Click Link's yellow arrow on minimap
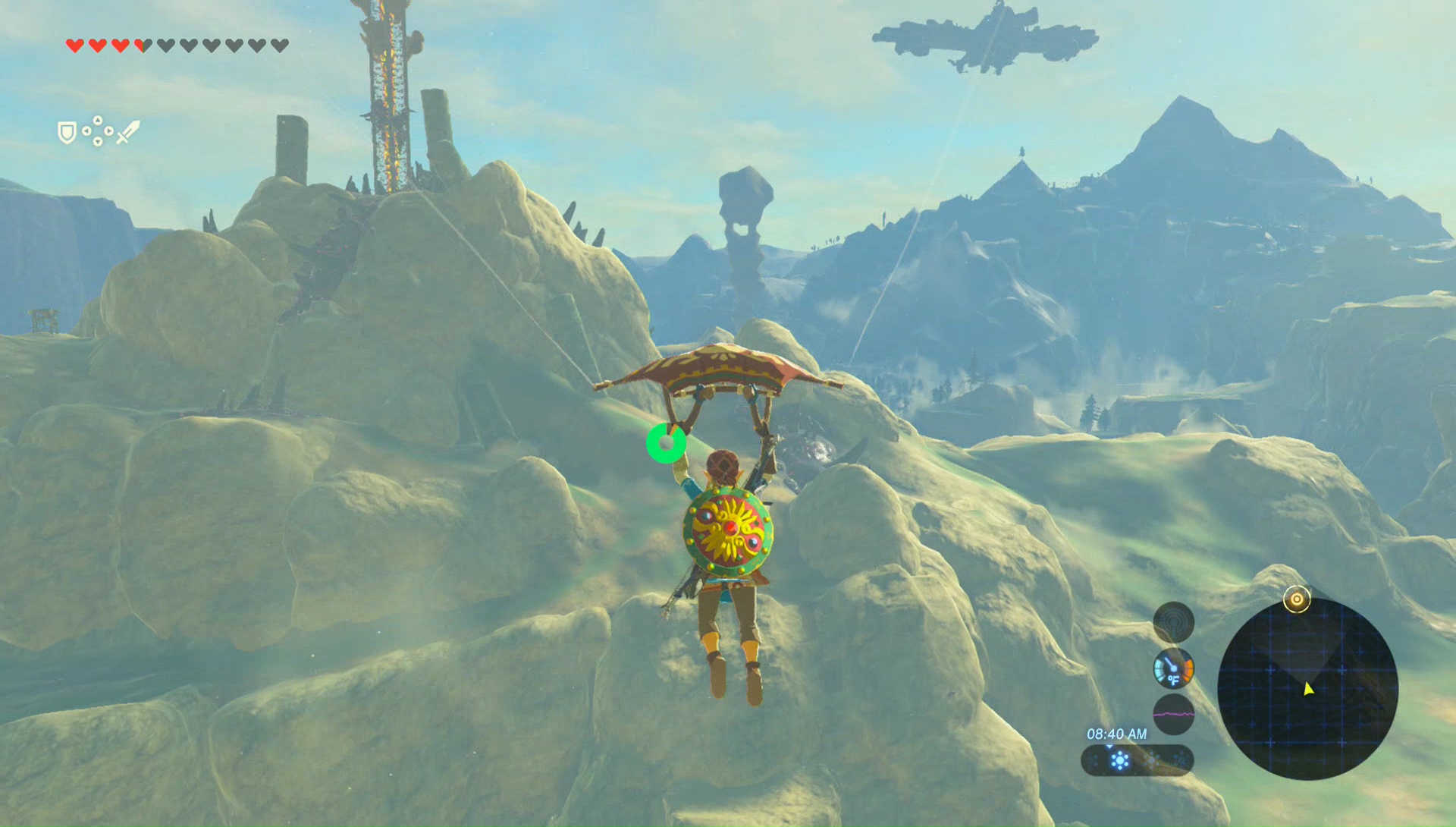The height and width of the screenshot is (827, 1456). pyautogui.click(x=1308, y=689)
